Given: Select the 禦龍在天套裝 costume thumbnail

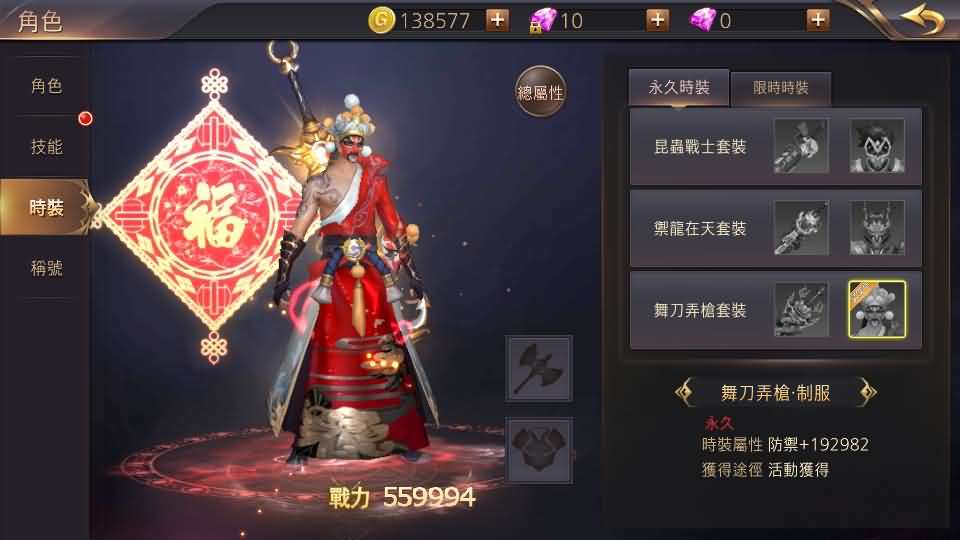Looking at the screenshot, I should pyautogui.click(x=877, y=228).
